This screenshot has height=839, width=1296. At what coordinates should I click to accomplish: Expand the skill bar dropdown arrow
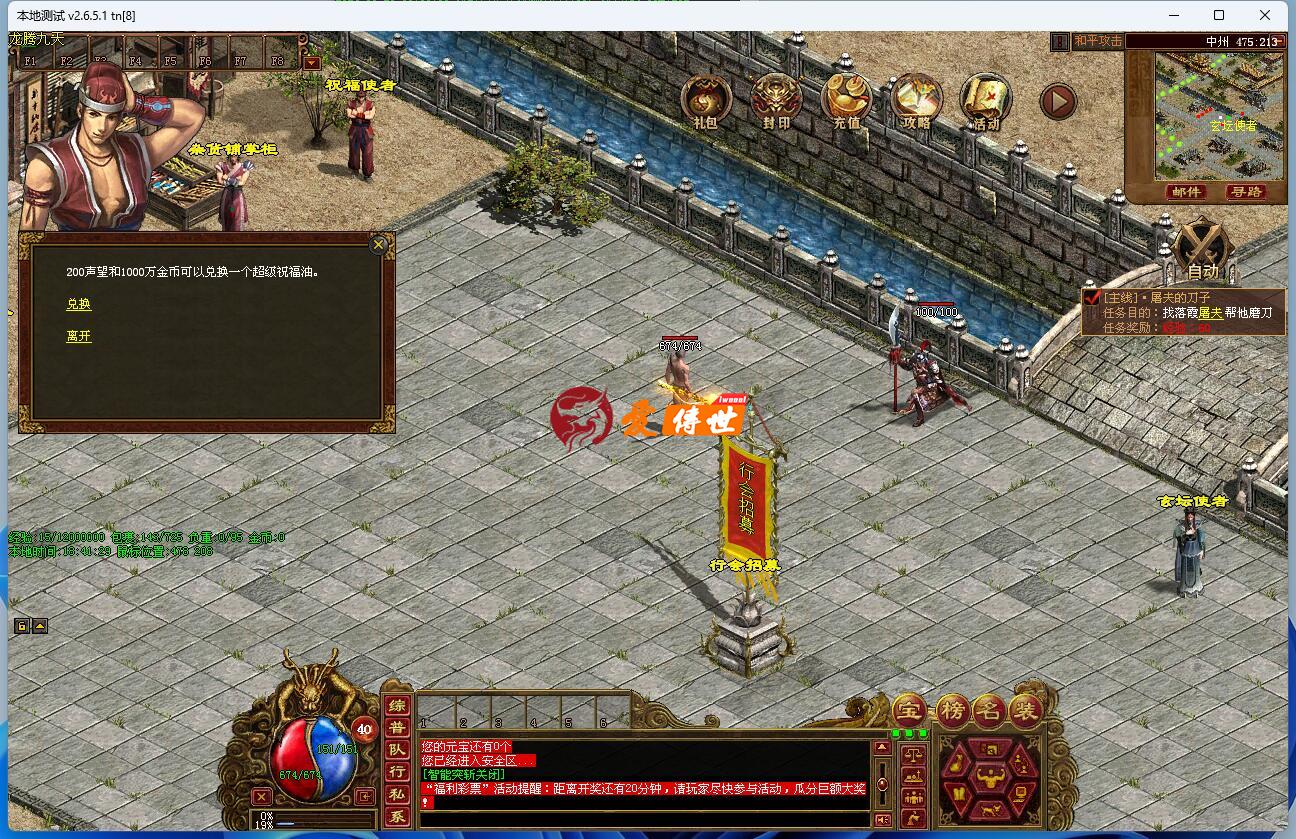point(311,62)
